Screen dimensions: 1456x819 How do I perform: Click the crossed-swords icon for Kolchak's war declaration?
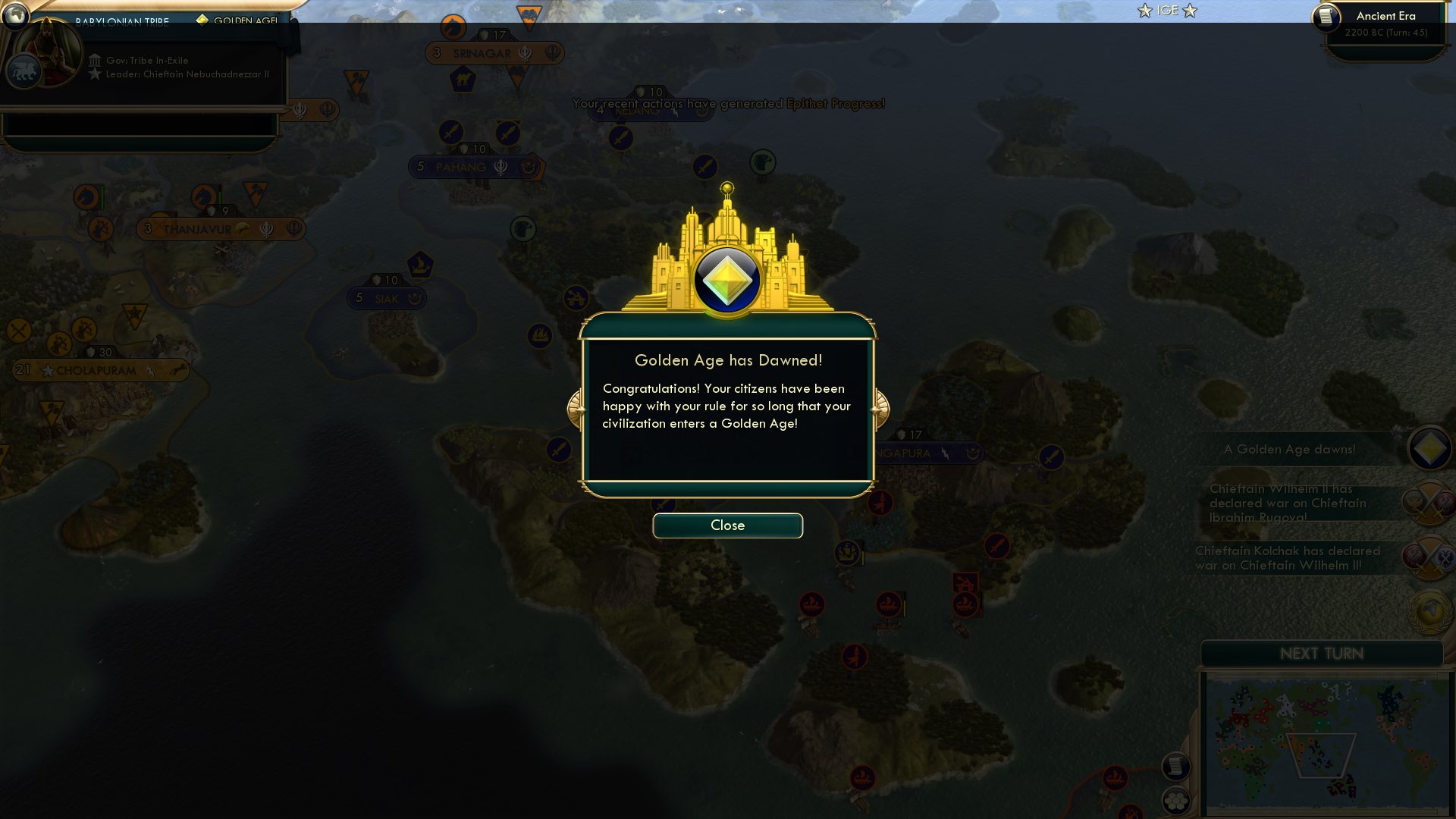1428,556
